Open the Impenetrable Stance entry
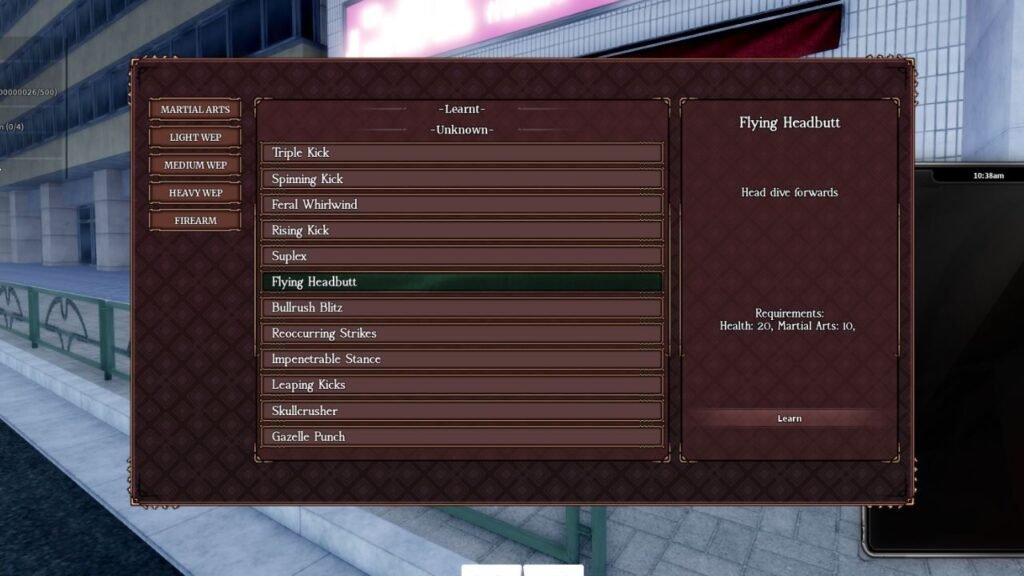Screen dimensions: 1024x576 click(x=461, y=359)
